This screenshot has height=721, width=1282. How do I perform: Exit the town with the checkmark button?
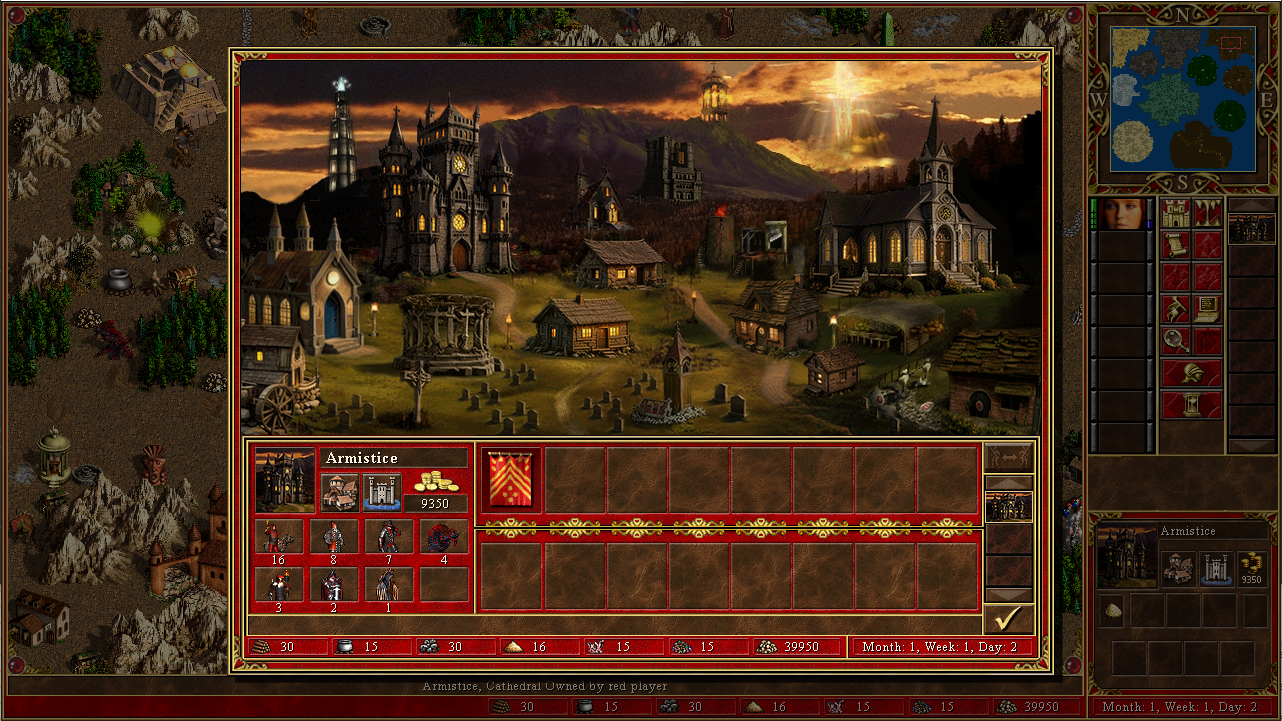coord(1008,619)
